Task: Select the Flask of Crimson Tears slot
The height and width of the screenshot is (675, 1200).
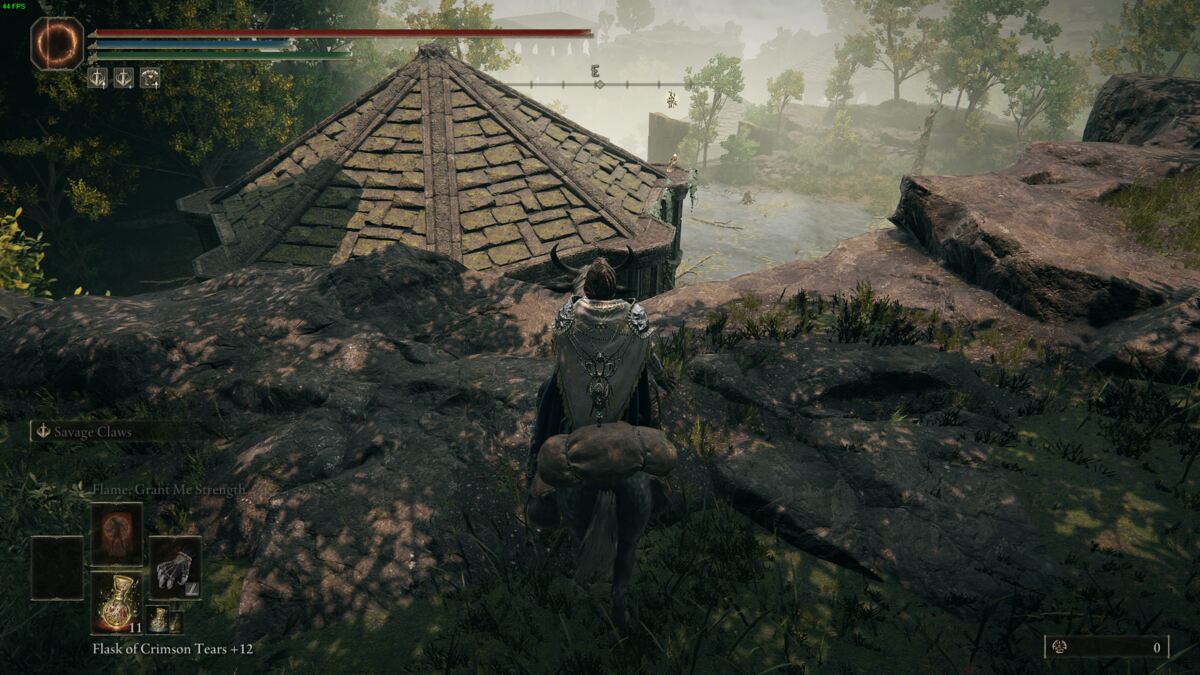Action: coord(117,602)
